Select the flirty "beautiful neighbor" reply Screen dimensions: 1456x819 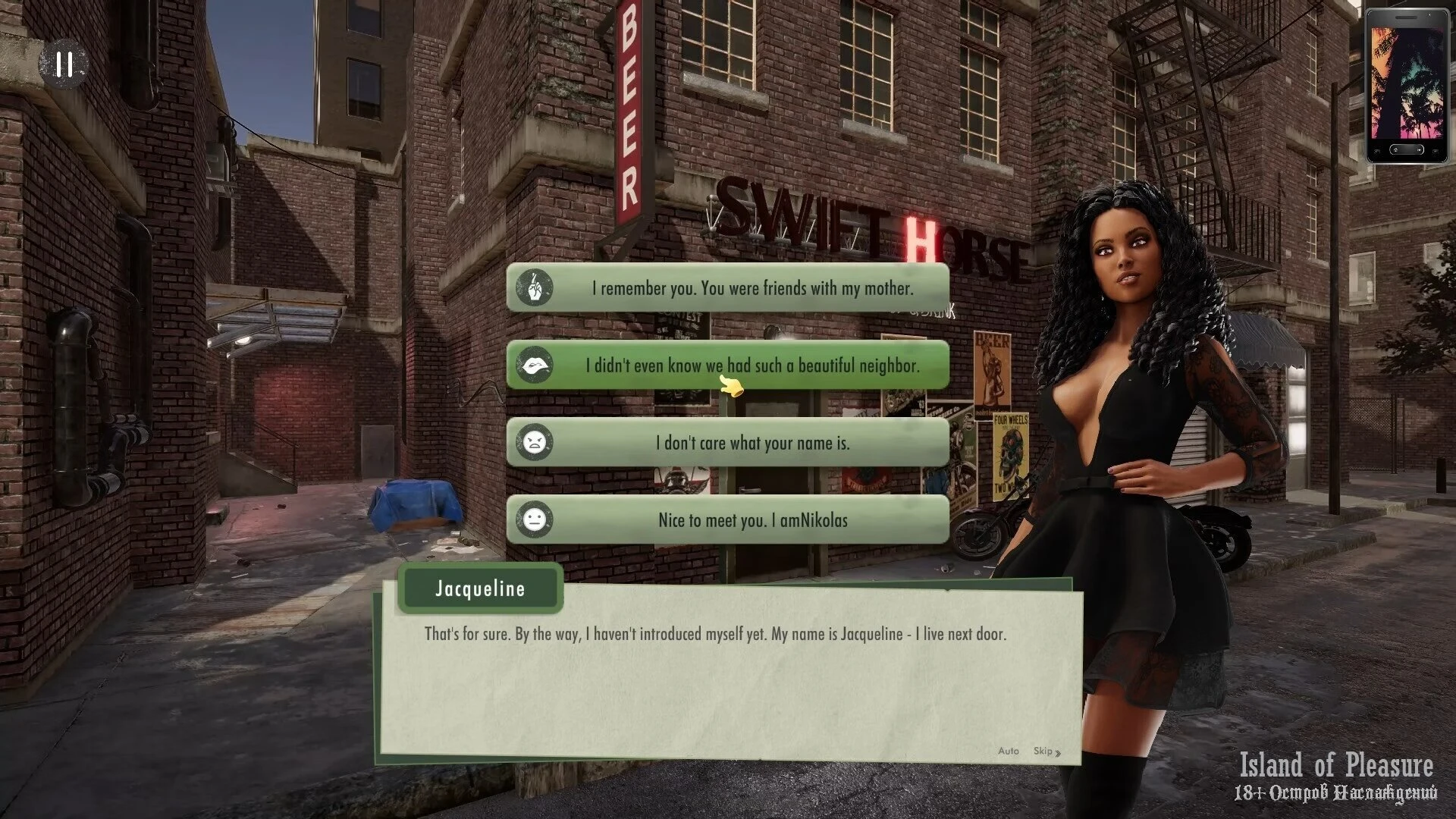728,366
